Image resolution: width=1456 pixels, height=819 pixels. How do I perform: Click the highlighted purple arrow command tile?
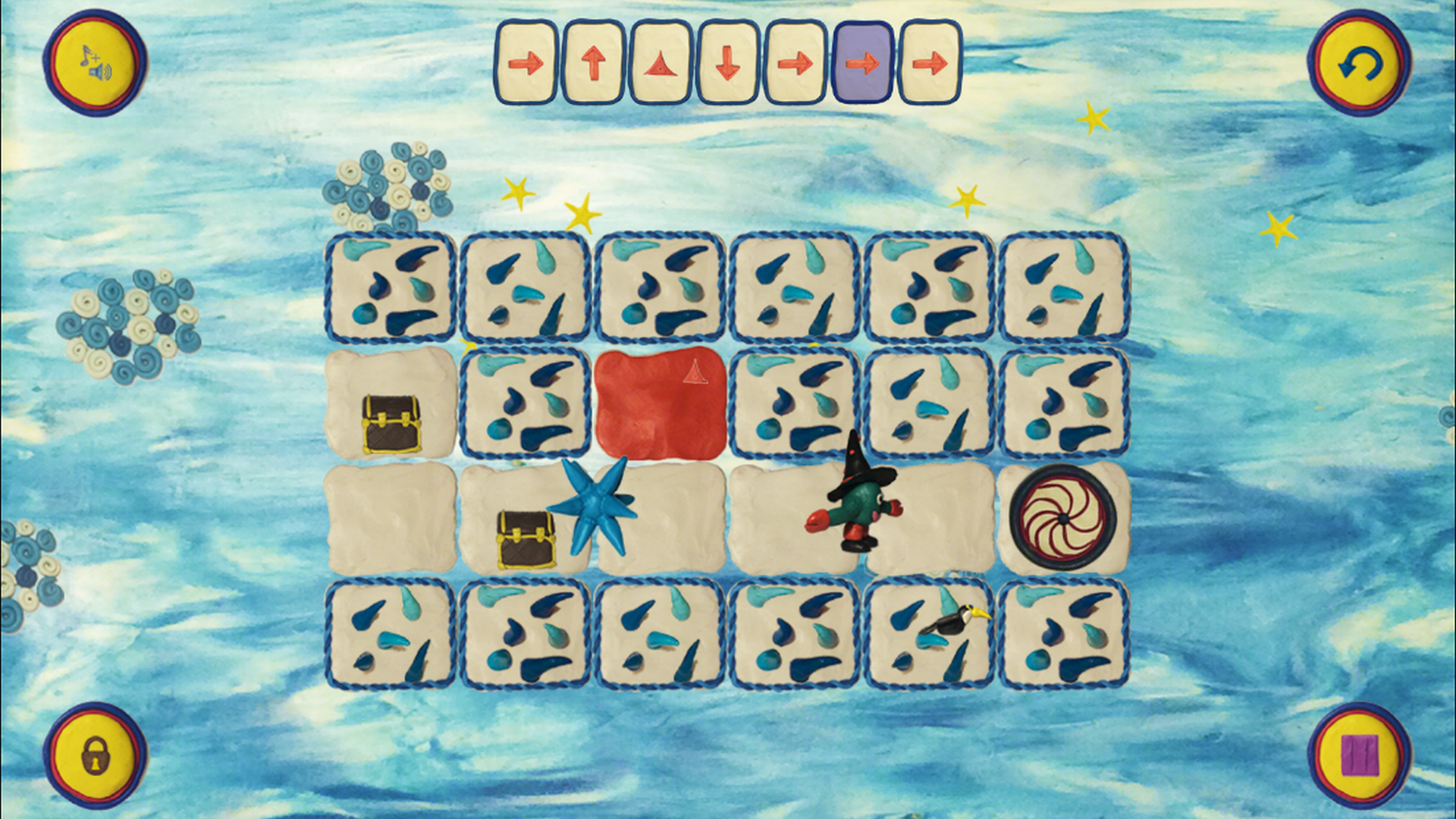[x=862, y=62]
